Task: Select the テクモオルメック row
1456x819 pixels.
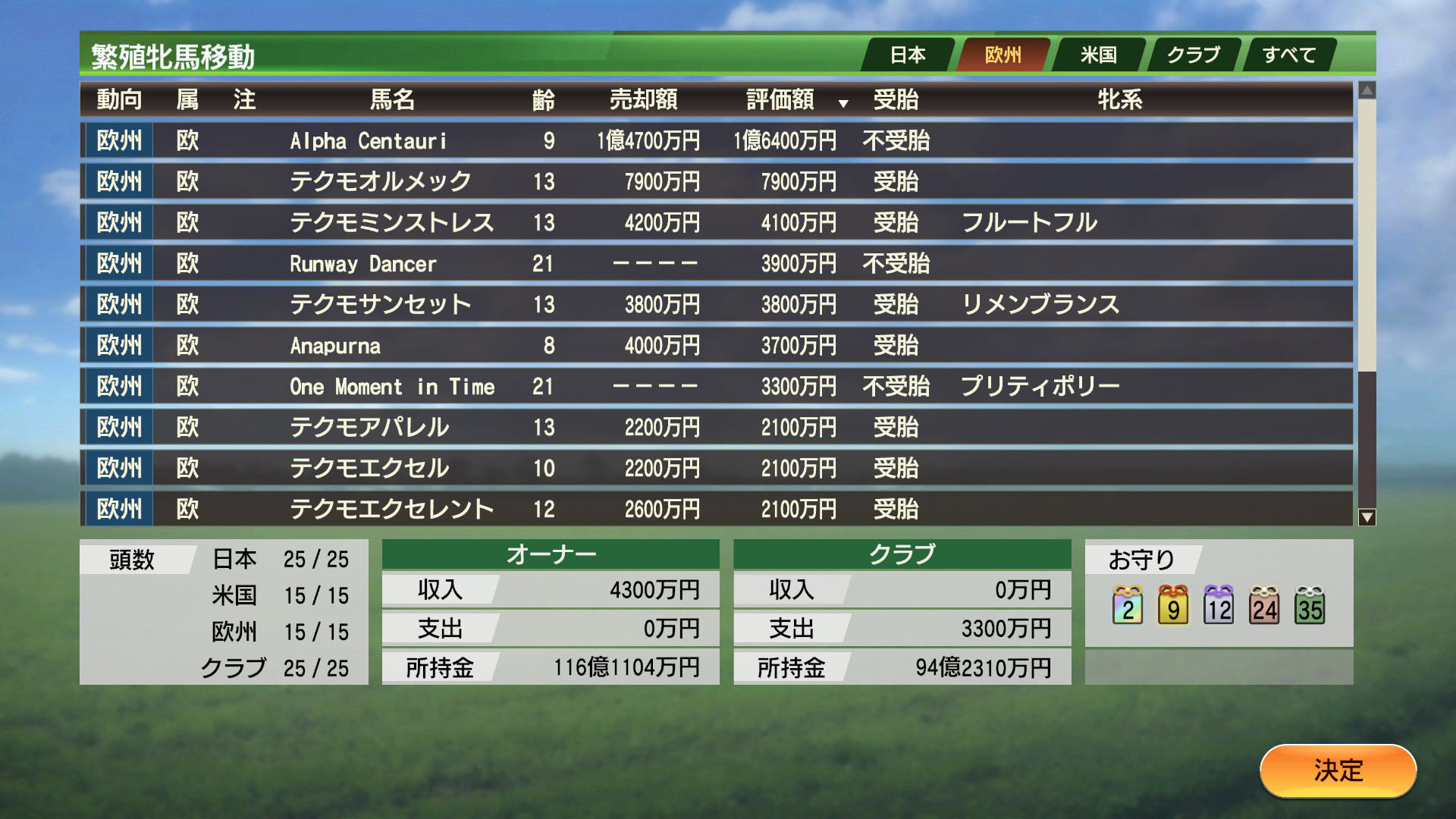Action: click(x=531, y=181)
